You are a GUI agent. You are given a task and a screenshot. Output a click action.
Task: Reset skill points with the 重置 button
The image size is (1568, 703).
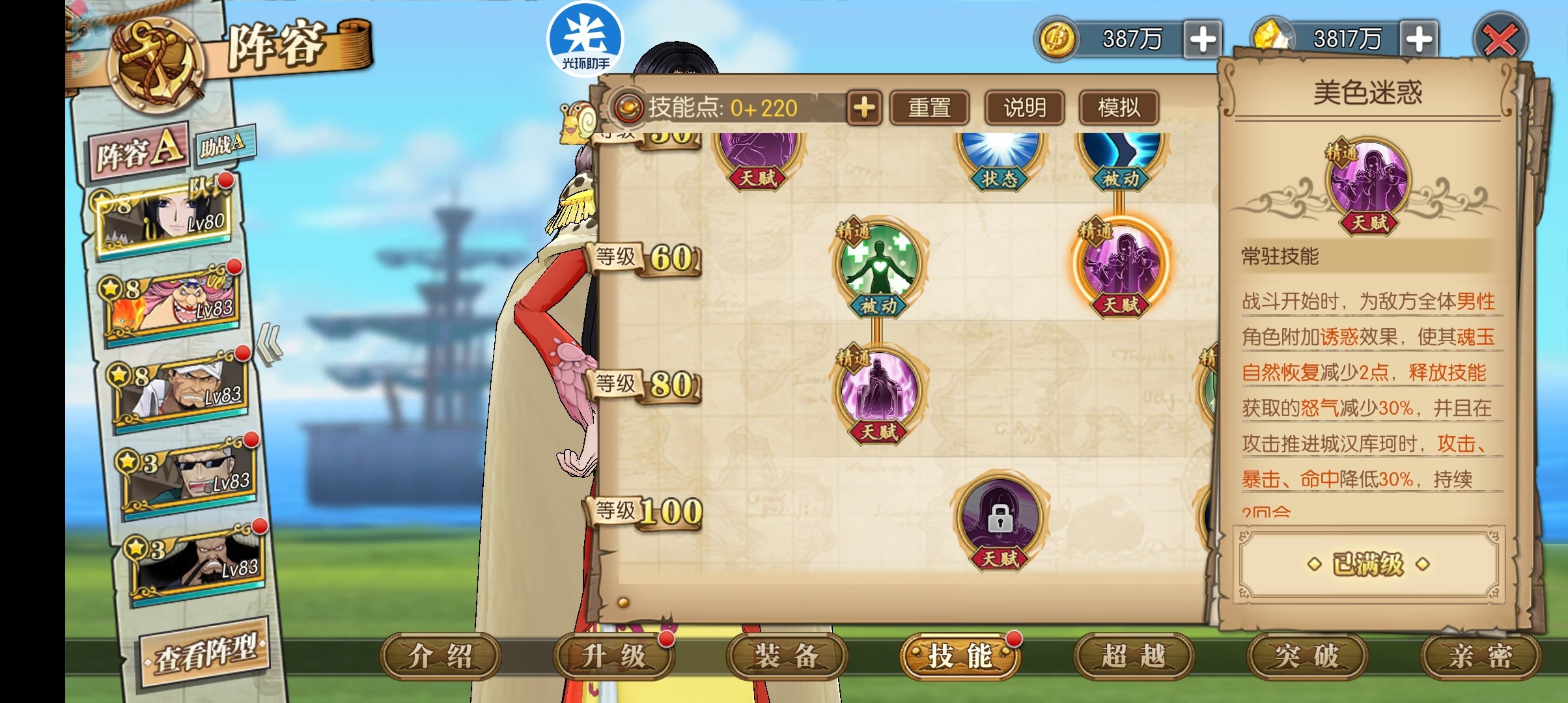929,107
